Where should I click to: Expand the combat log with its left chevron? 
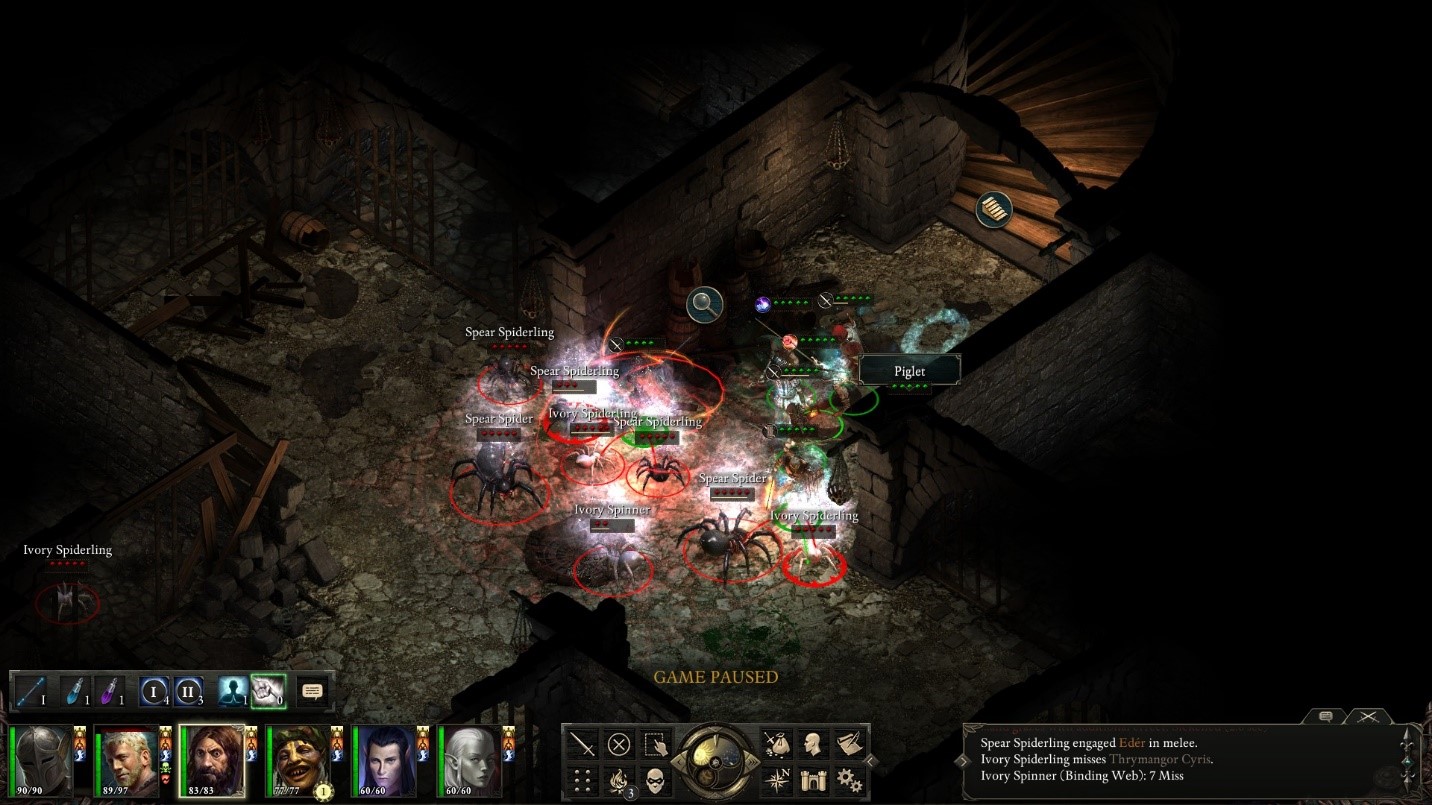(961, 760)
